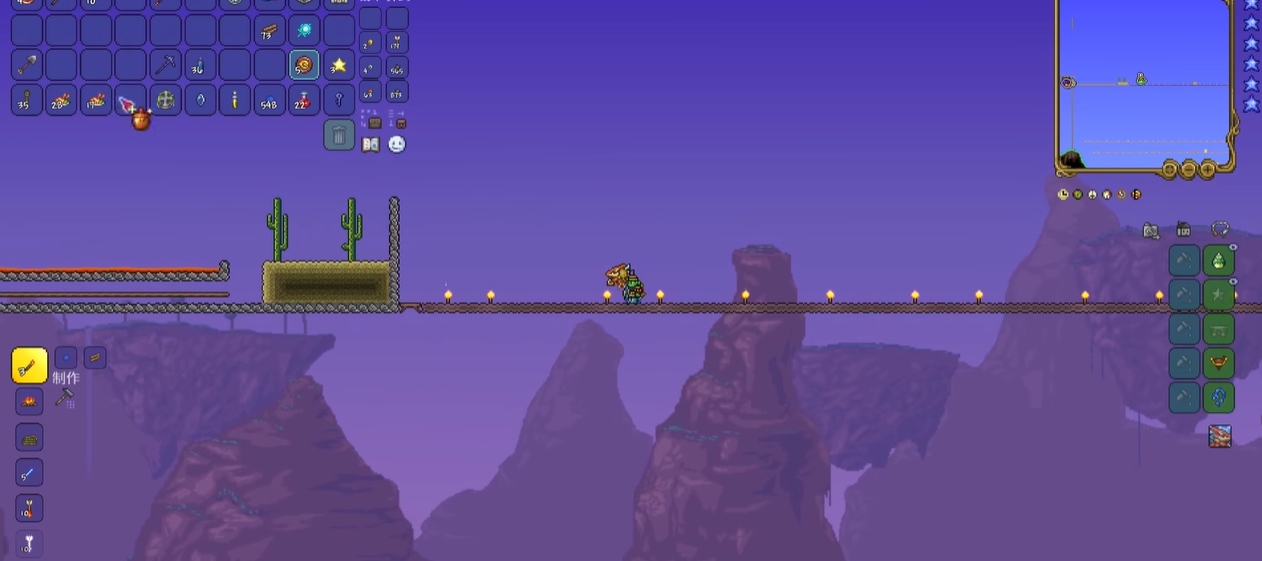Screen dimensions: 1262x561
Task: Choose the highlighted orange spiral shell slot
Action: 304,65
